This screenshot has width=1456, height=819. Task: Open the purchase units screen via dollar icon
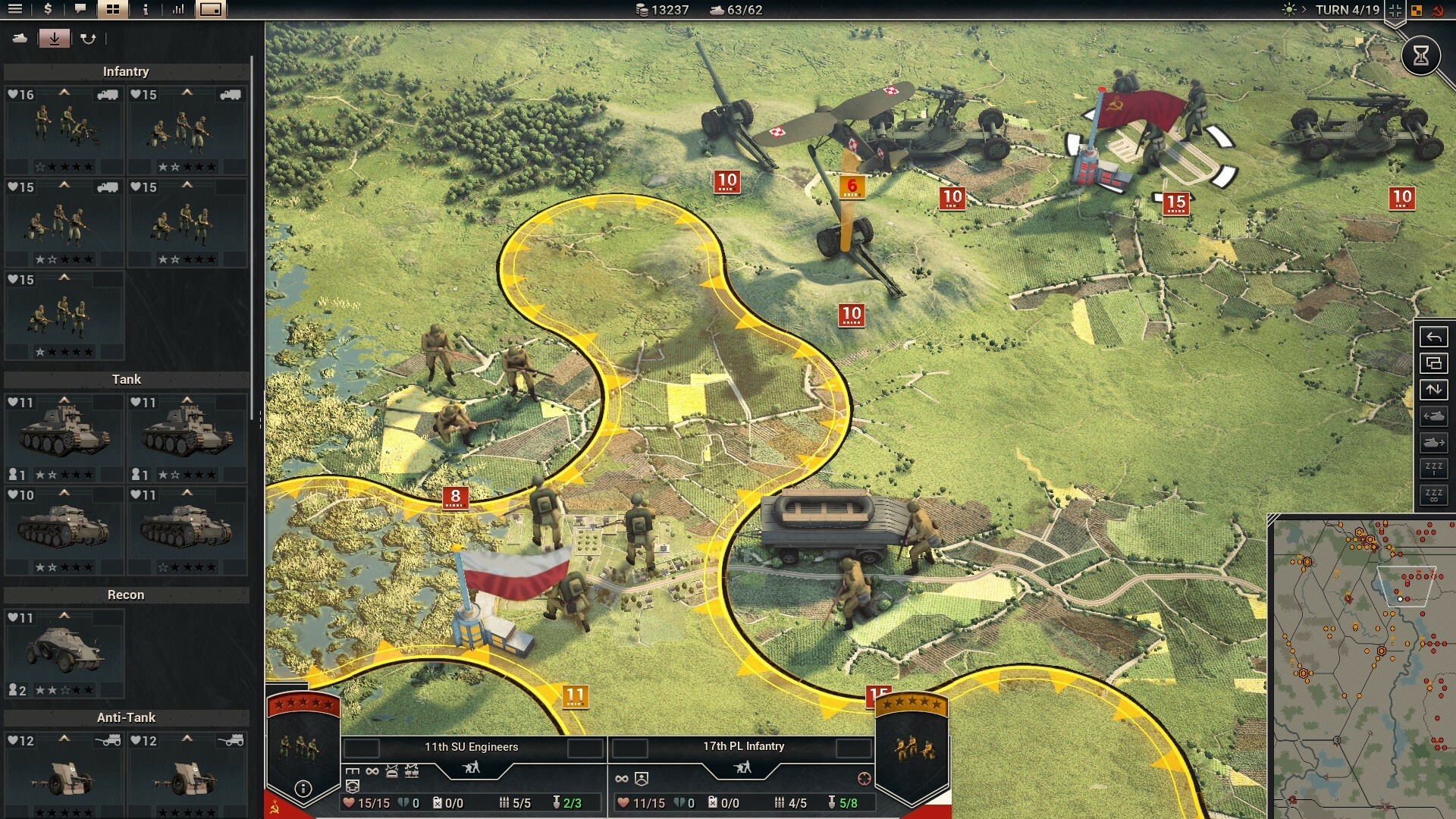coord(47,10)
